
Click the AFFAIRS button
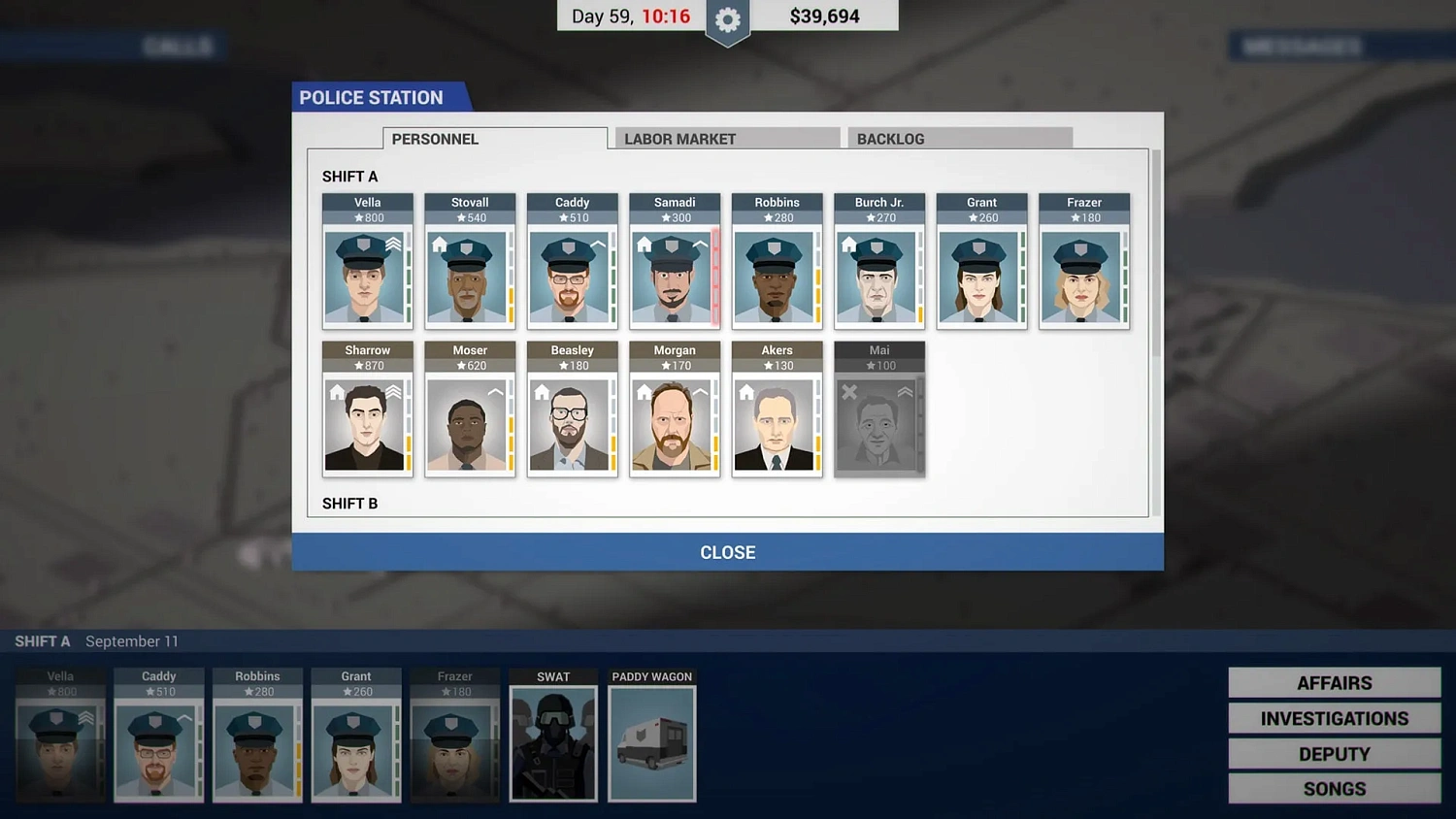coord(1334,682)
